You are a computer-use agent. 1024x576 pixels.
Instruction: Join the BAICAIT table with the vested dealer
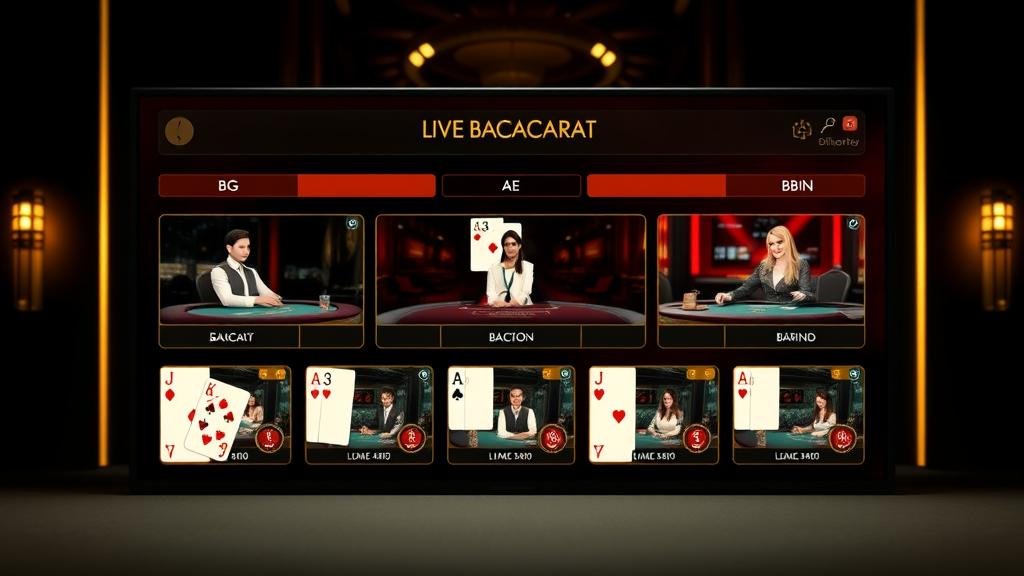coord(261,281)
